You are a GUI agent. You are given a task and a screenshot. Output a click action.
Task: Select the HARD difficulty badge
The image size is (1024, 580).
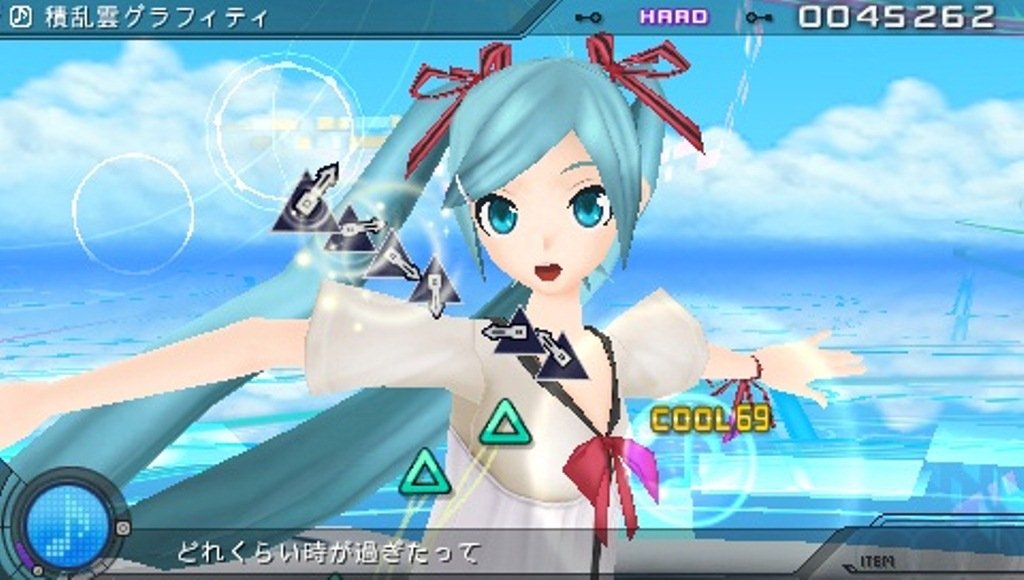pyautogui.click(x=674, y=17)
